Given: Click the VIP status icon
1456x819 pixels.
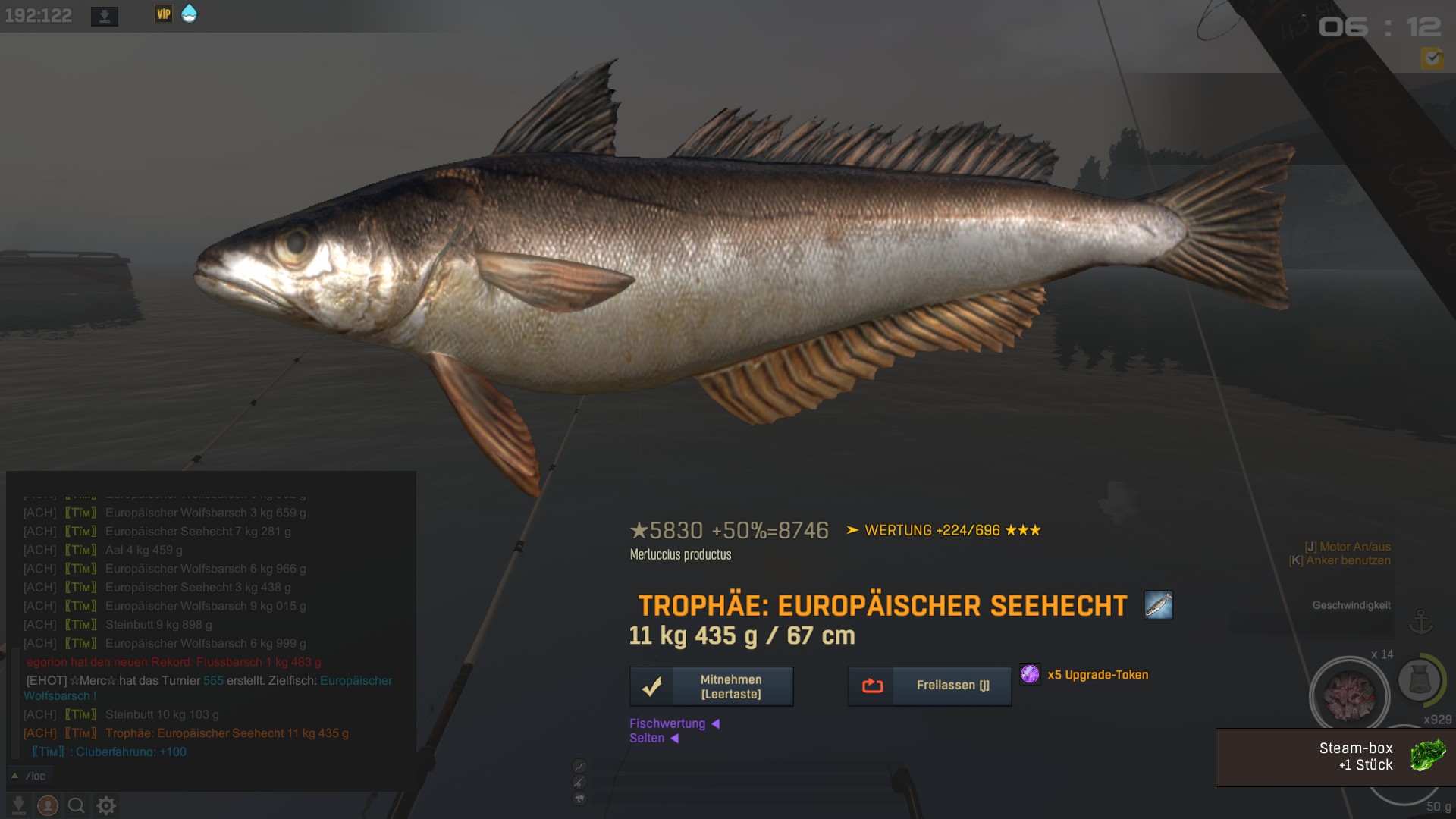Looking at the screenshot, I should pyautogui.click(x=164, y=14).
